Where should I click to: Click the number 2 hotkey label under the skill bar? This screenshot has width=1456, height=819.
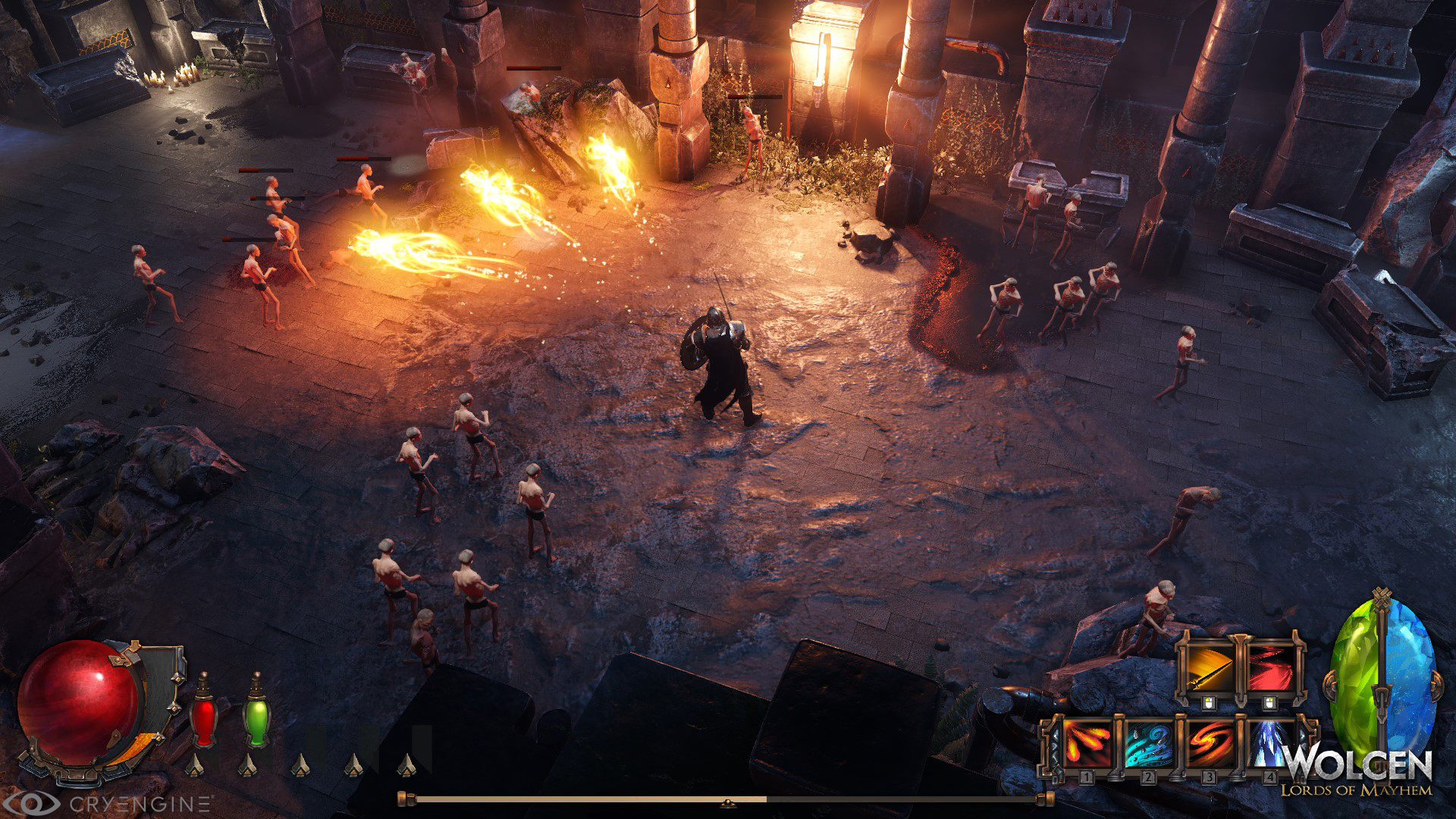(1147, 776)
